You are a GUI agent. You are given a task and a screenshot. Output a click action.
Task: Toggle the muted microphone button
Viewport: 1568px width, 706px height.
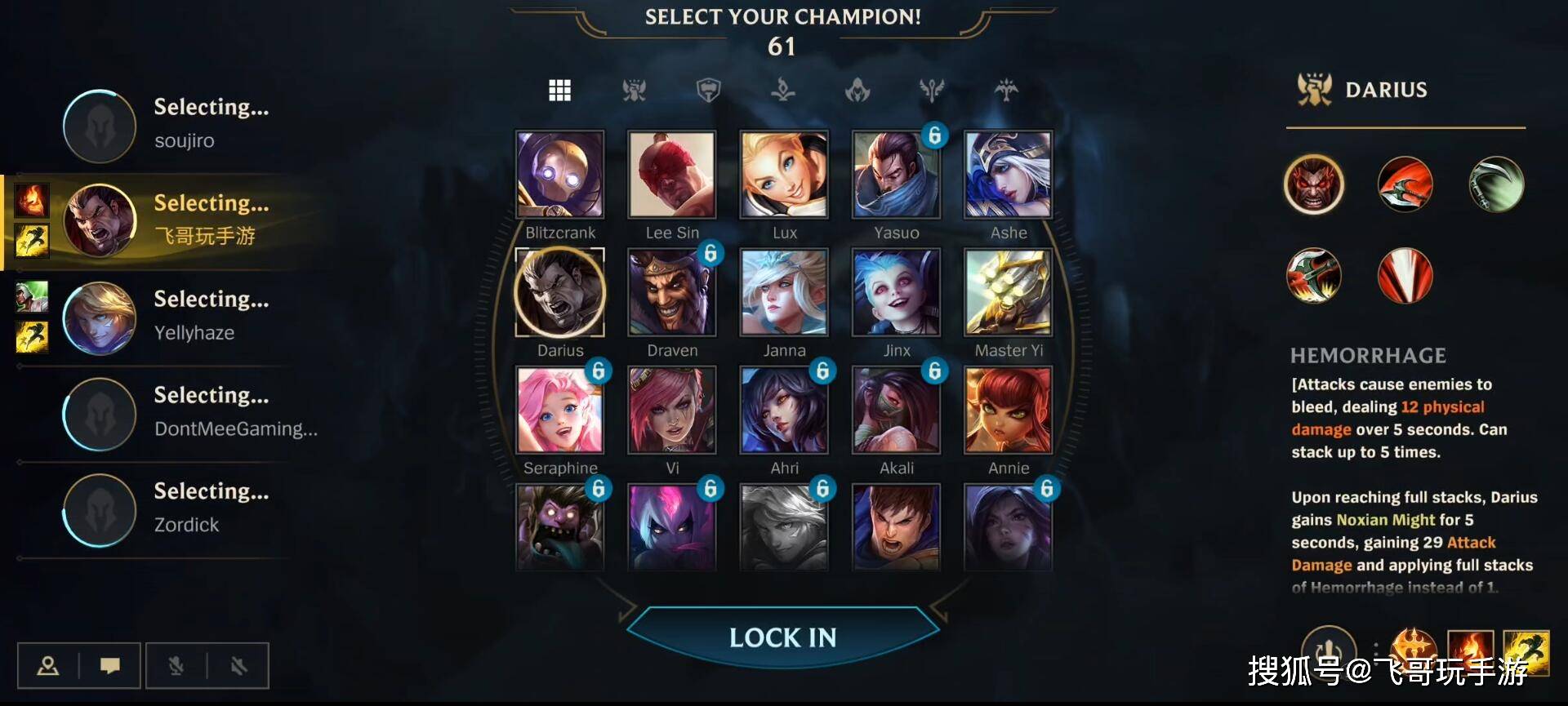coord(176,666)
